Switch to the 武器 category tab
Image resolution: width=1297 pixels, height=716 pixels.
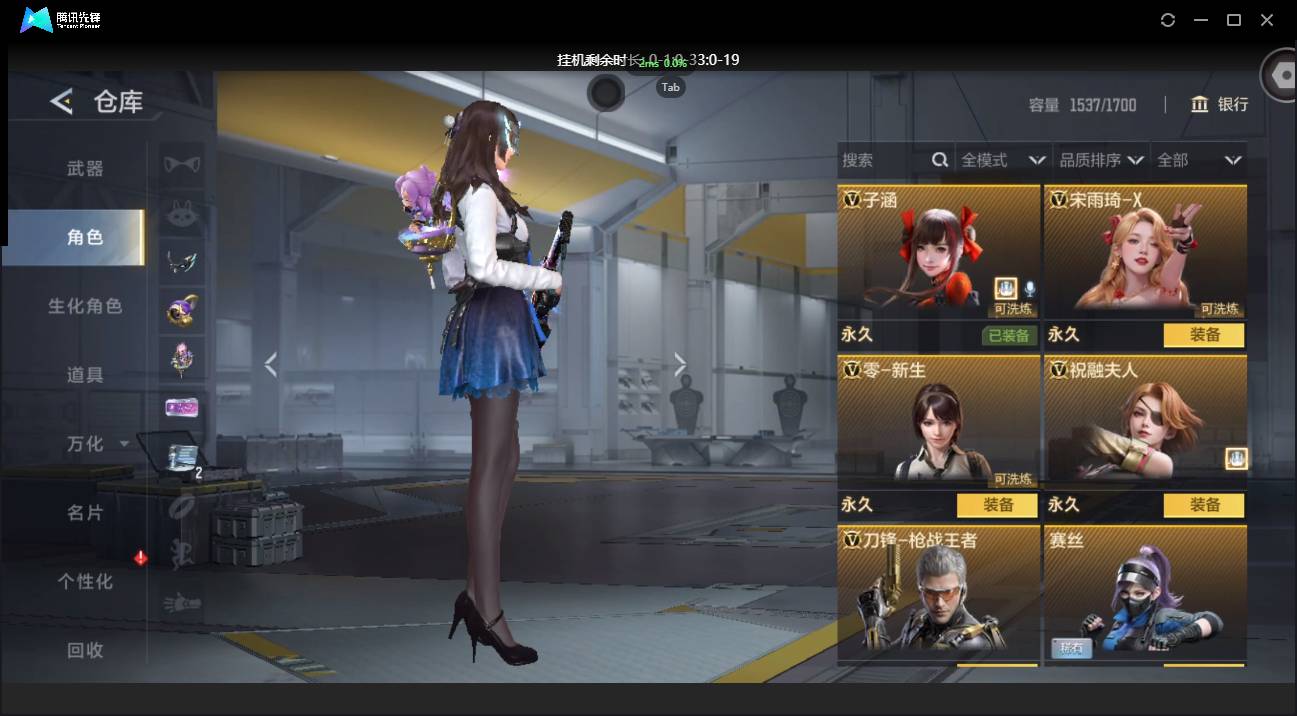pos(85,169)
